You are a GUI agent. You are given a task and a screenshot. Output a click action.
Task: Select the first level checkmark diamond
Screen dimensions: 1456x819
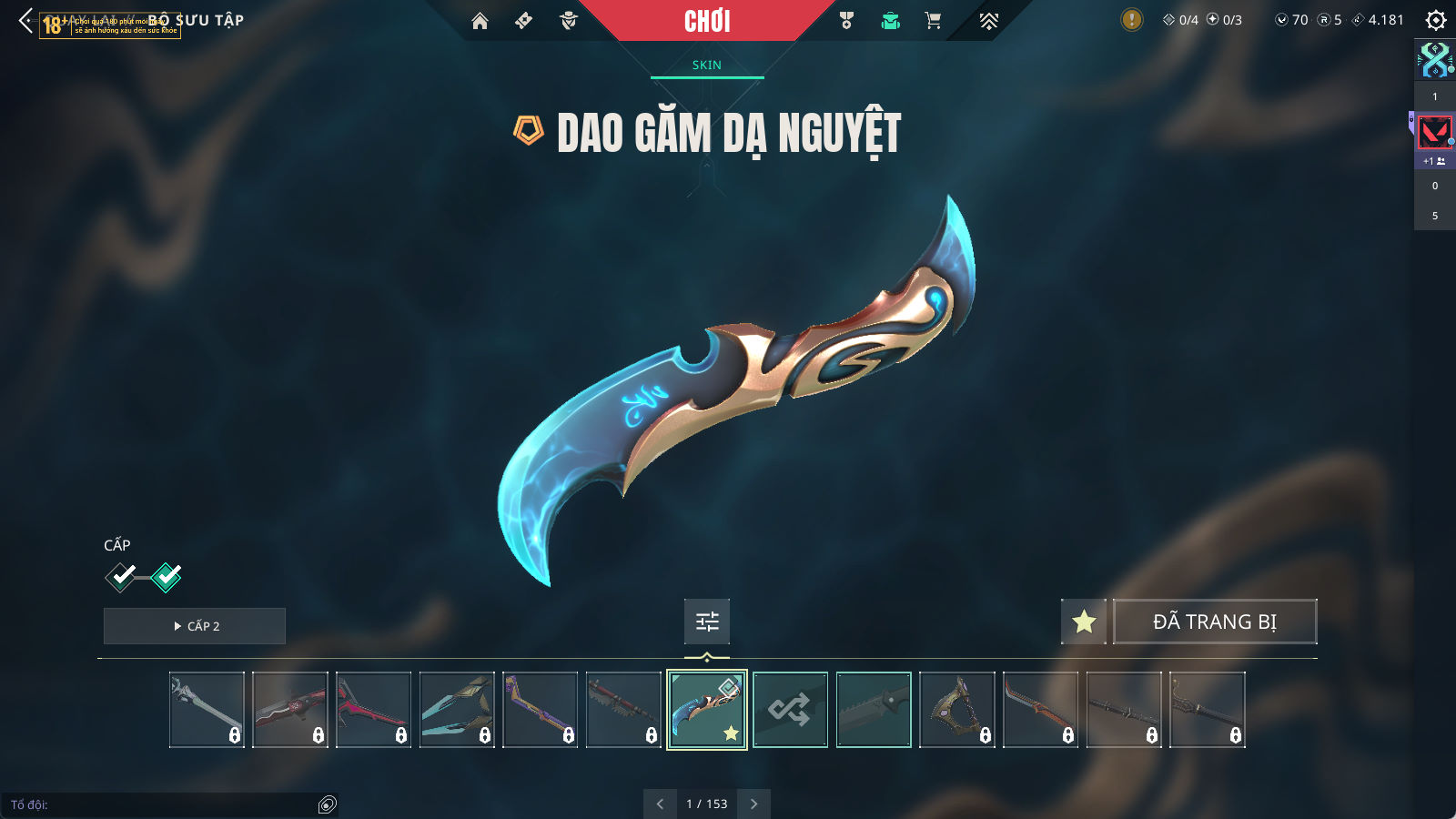[x=121, y=576]
